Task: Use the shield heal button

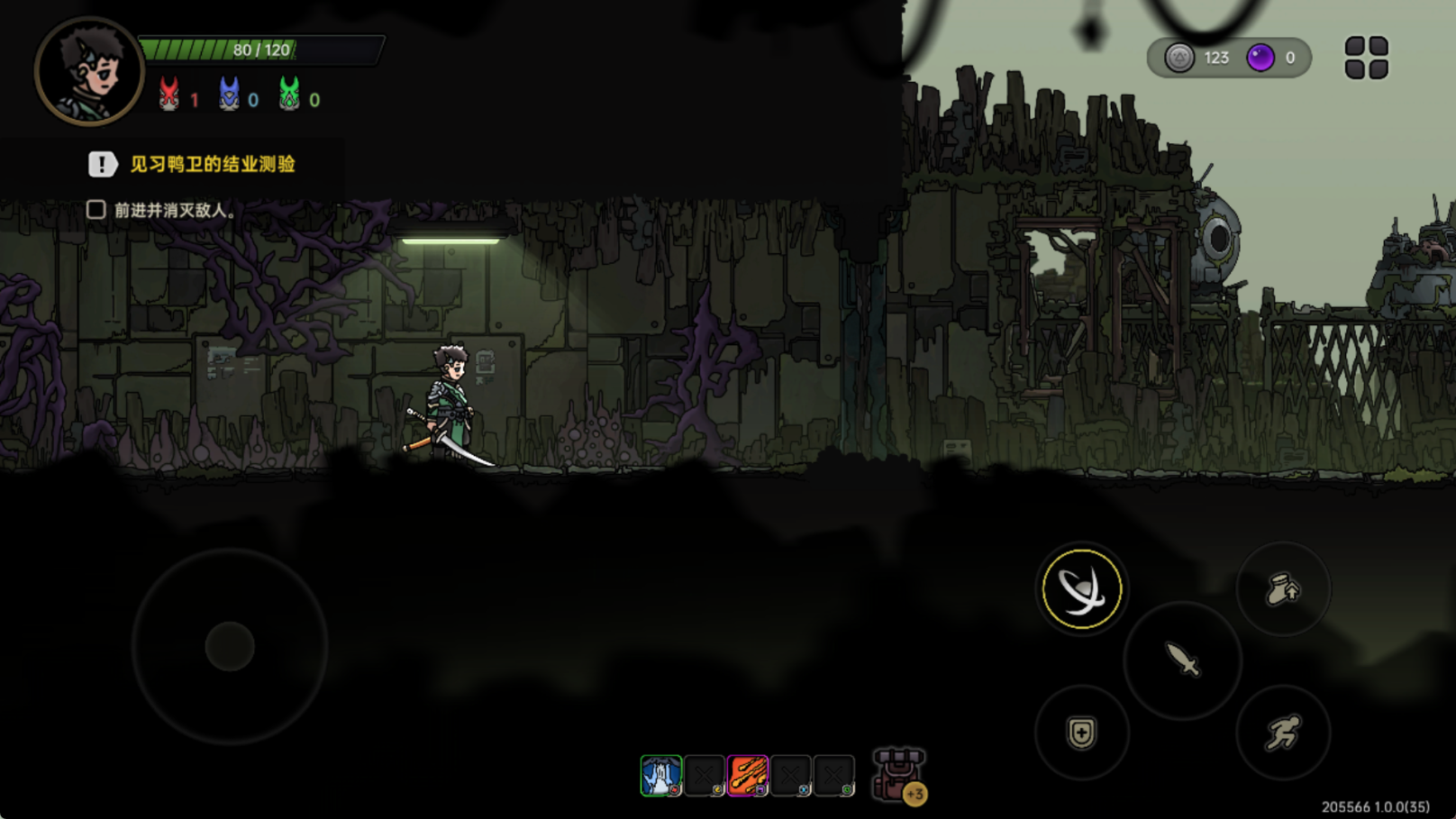Action: pos(1081,733)
